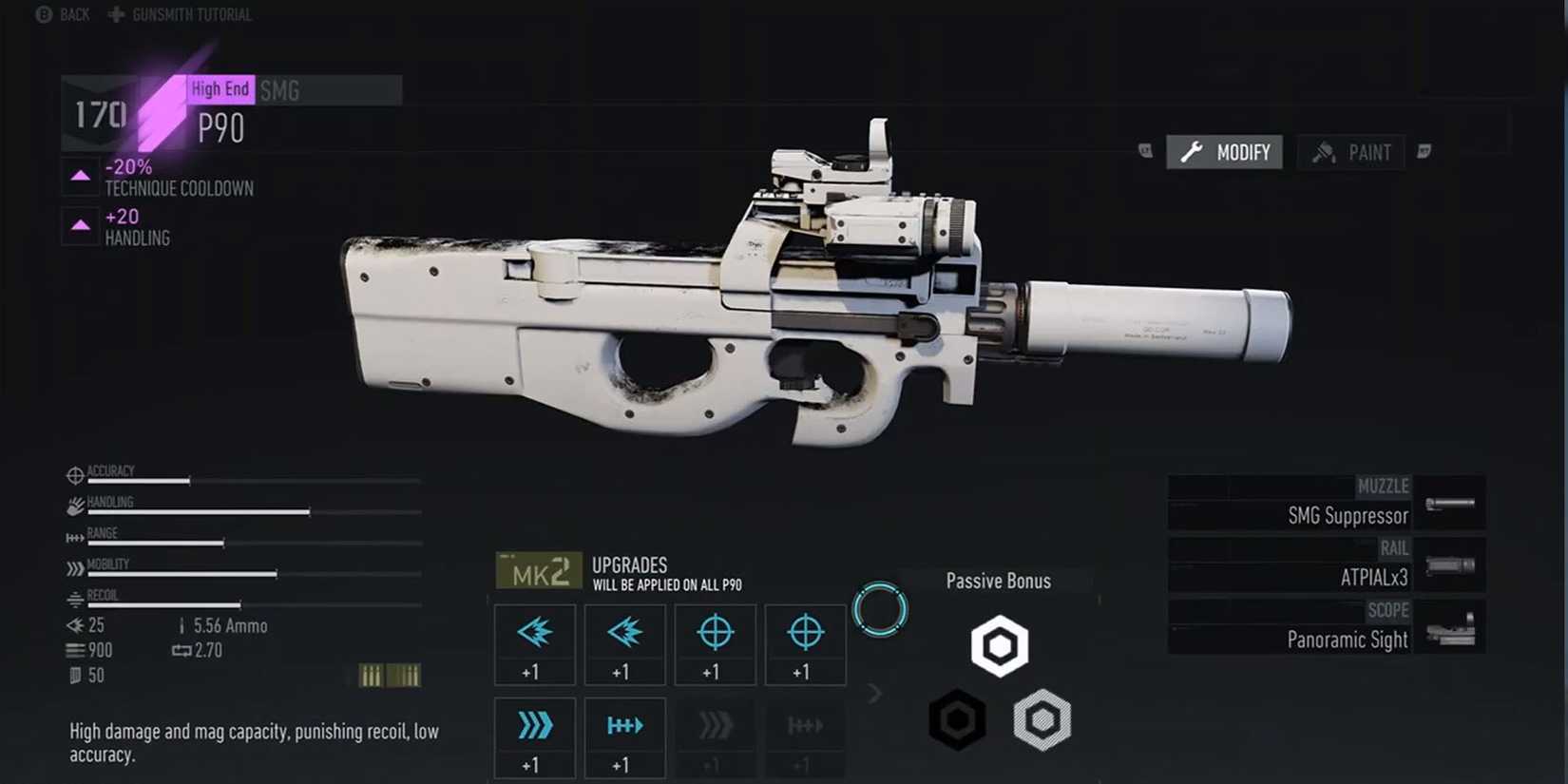Toggle the black filled hexagon passive bonus
The image size is (1568, 784).
(957, 719)
